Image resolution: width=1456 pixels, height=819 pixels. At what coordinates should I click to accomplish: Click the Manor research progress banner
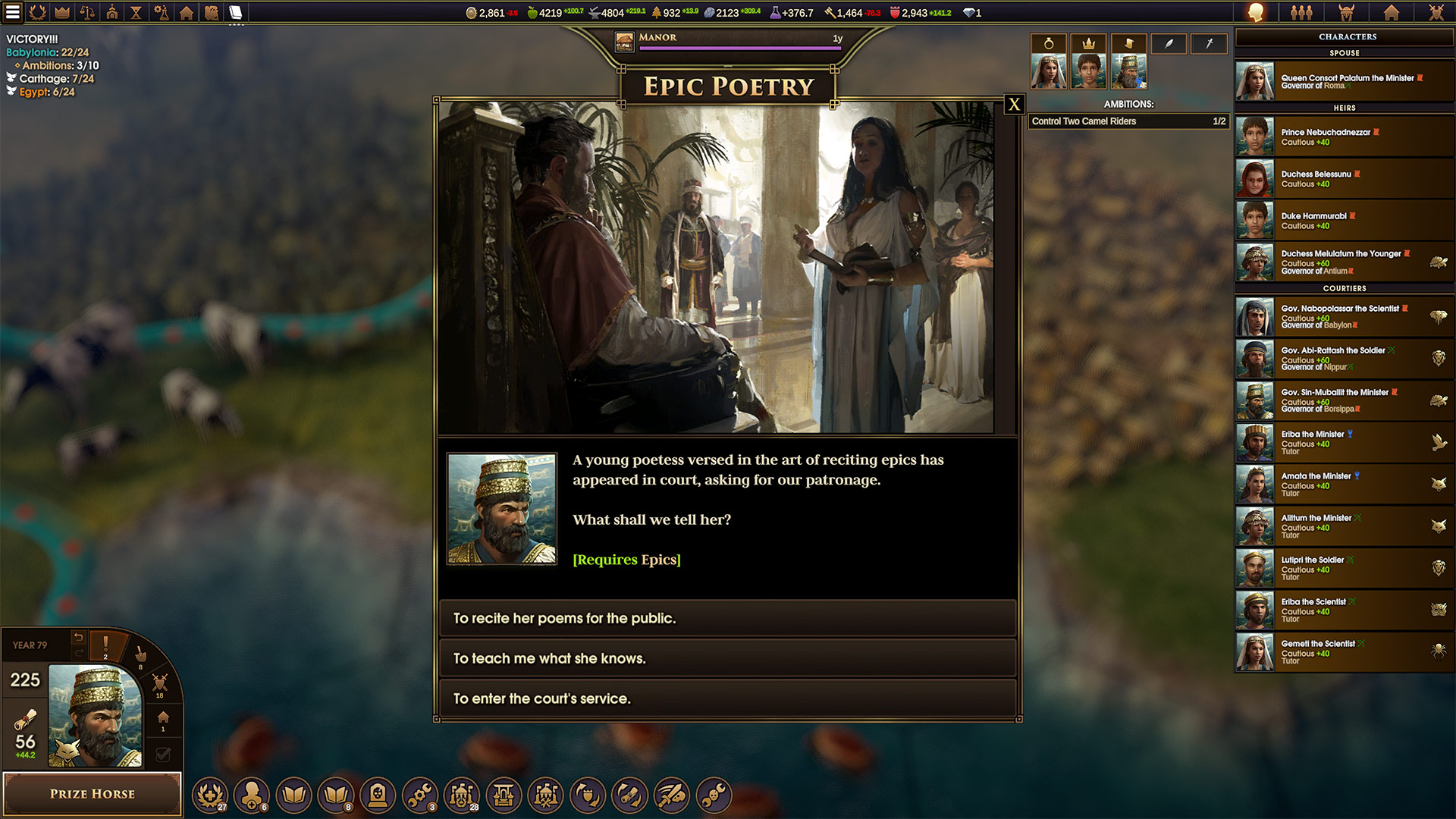click(729, 41)
